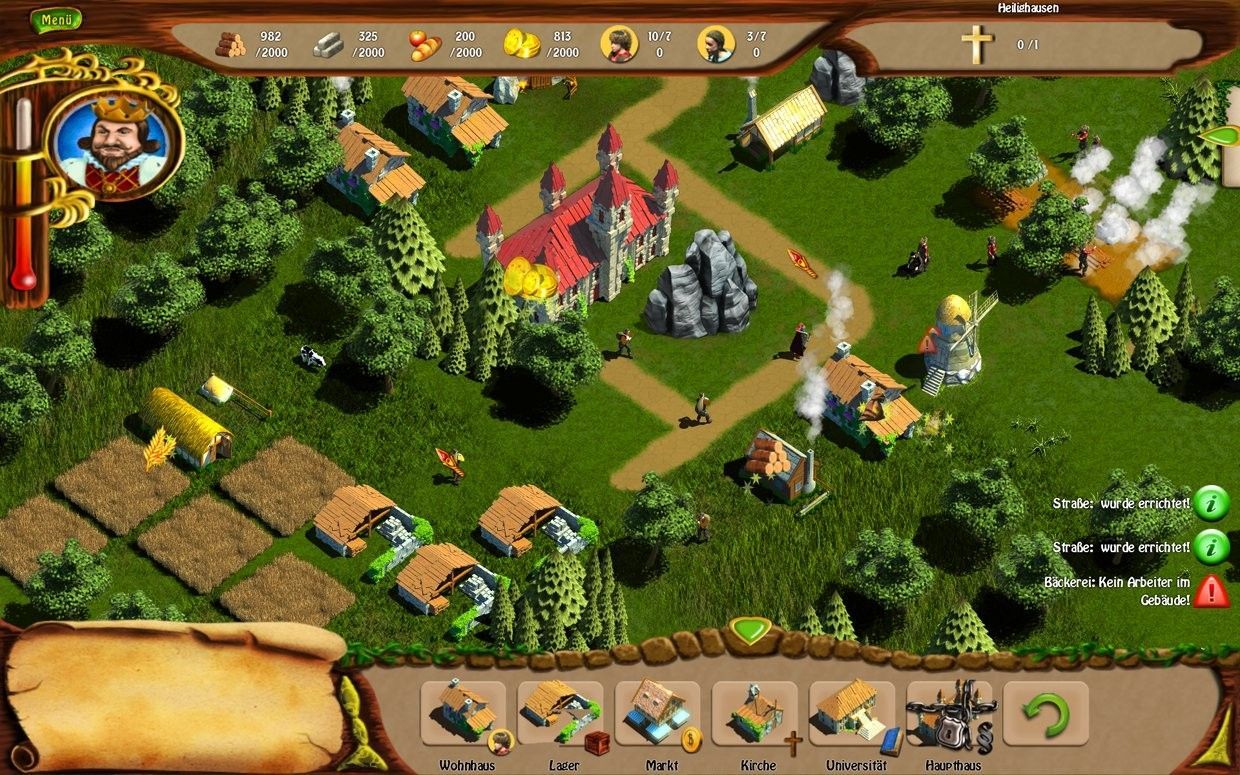Collapse the build bar with green arrow
1240x775 pixels.
(747, 630)
